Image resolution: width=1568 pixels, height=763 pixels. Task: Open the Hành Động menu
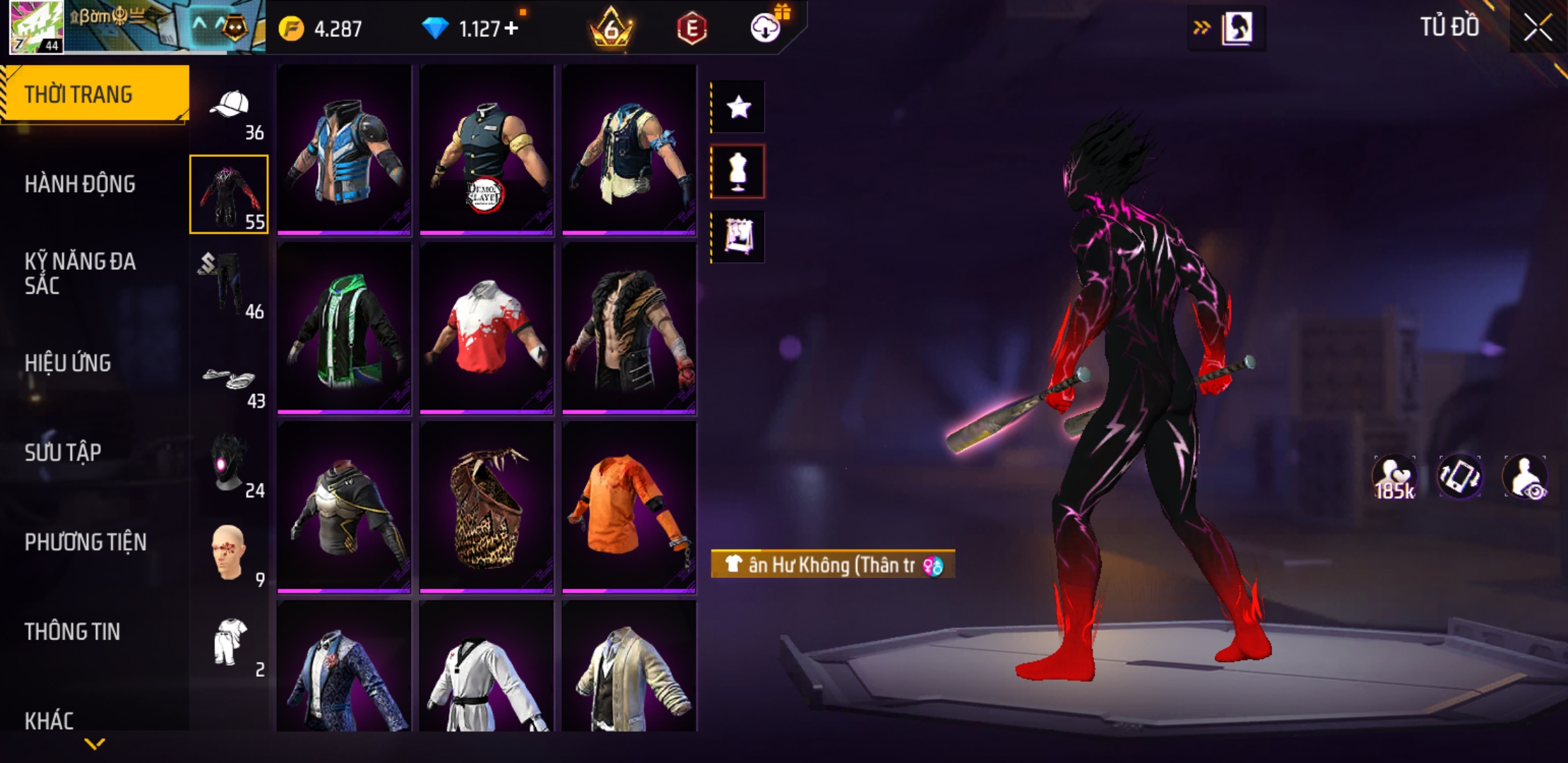tap(80, 184)
